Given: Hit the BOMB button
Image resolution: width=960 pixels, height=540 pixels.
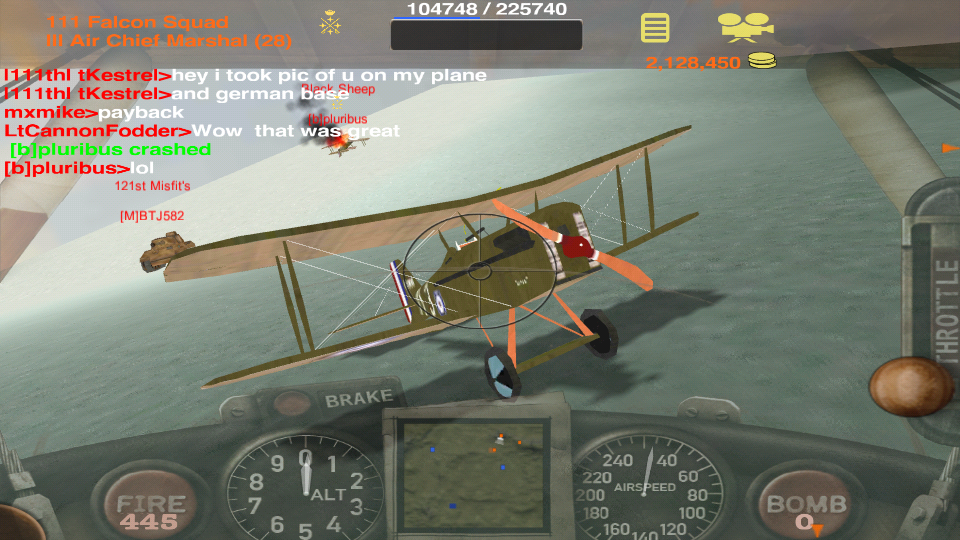Looking at the screenshot, I should [806, 506].
